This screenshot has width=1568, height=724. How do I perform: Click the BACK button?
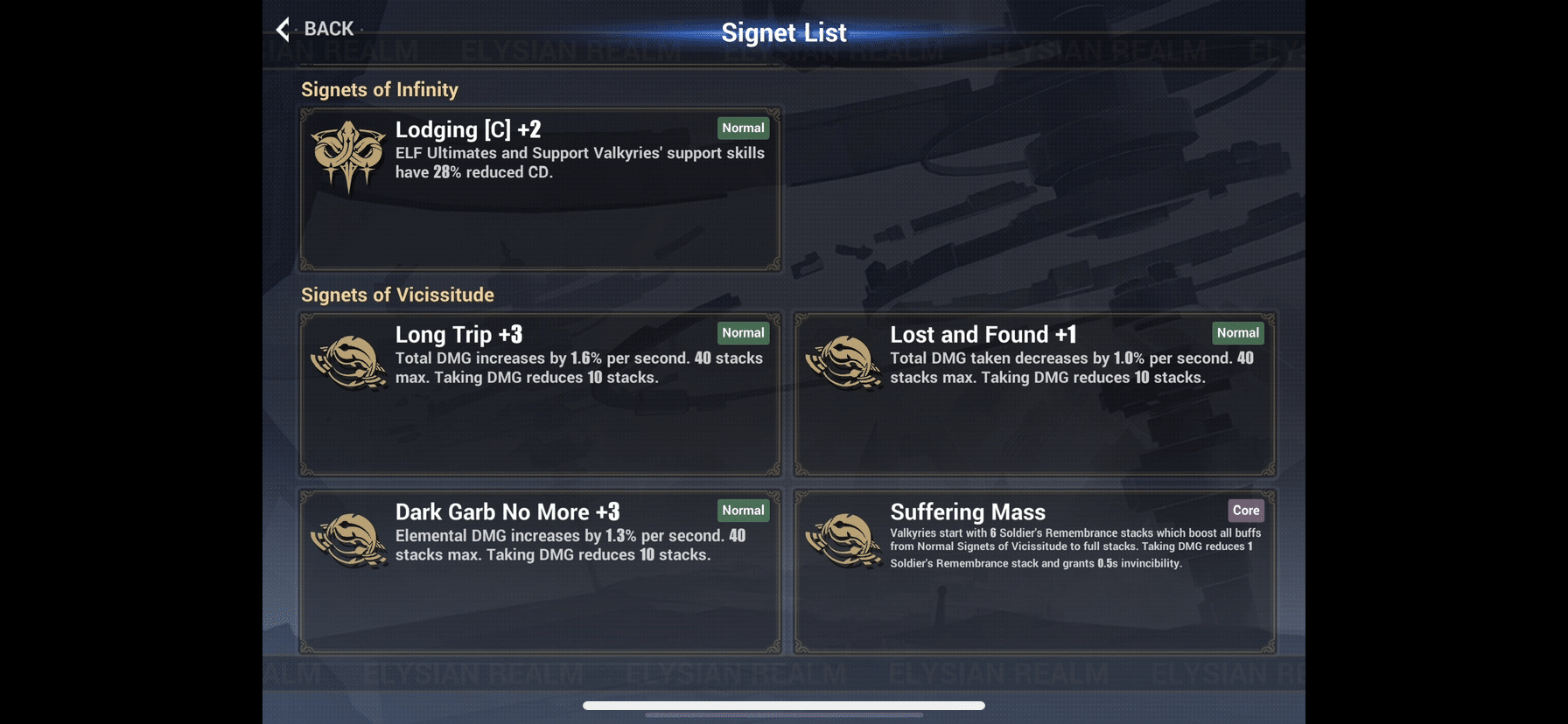coord(315,28)
